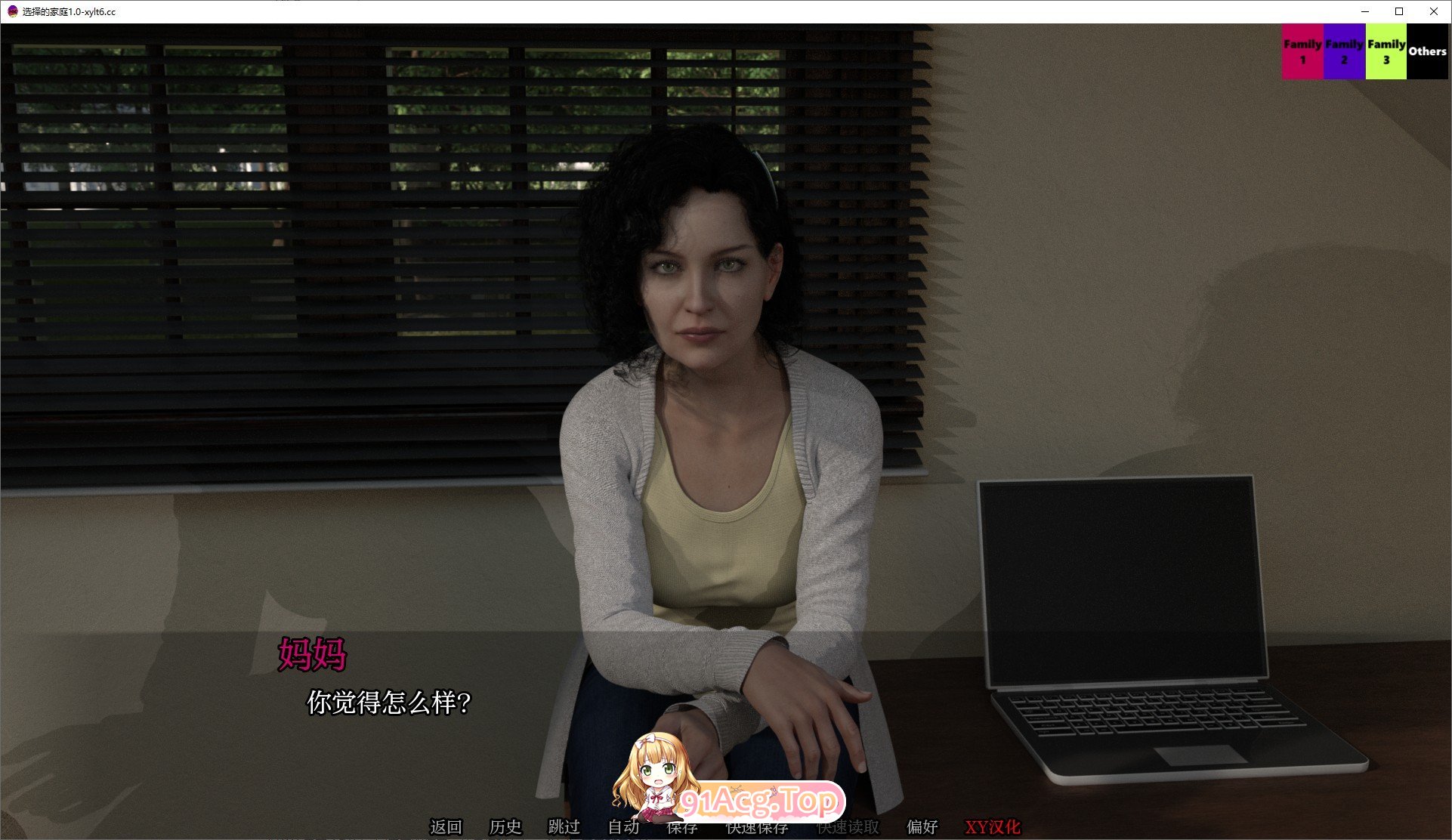Open the white Others panel

(x=1427, y=51)
